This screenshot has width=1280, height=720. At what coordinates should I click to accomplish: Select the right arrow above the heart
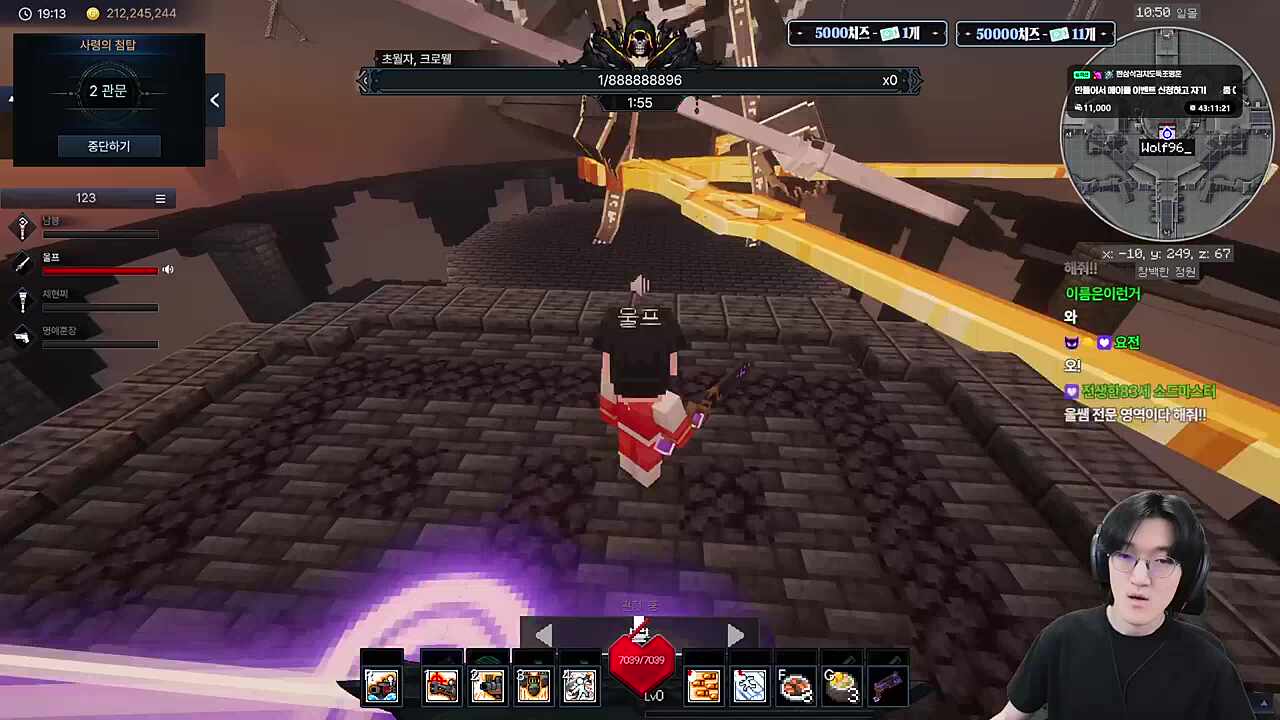tap(736, 635)
